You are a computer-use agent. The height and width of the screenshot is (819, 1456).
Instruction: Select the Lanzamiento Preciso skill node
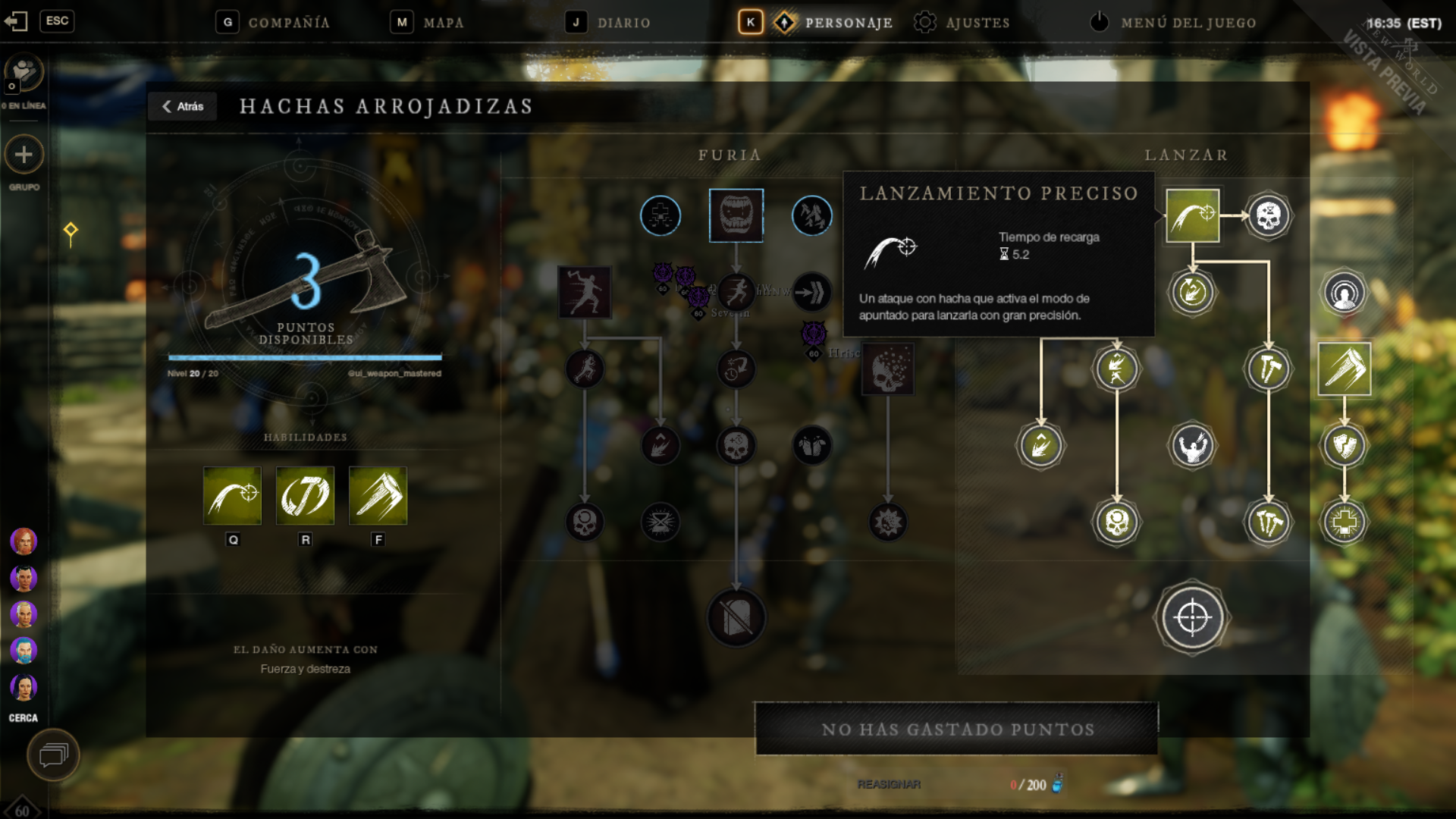point(1192,216)
